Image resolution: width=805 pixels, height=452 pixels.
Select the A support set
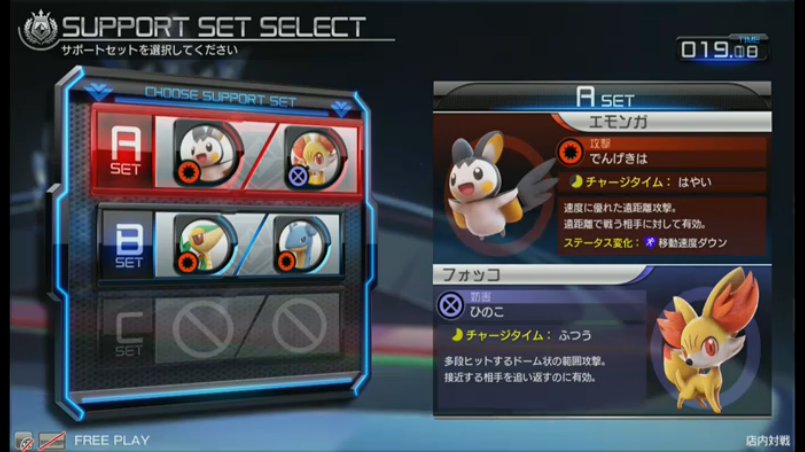click(x=128, y=151)
